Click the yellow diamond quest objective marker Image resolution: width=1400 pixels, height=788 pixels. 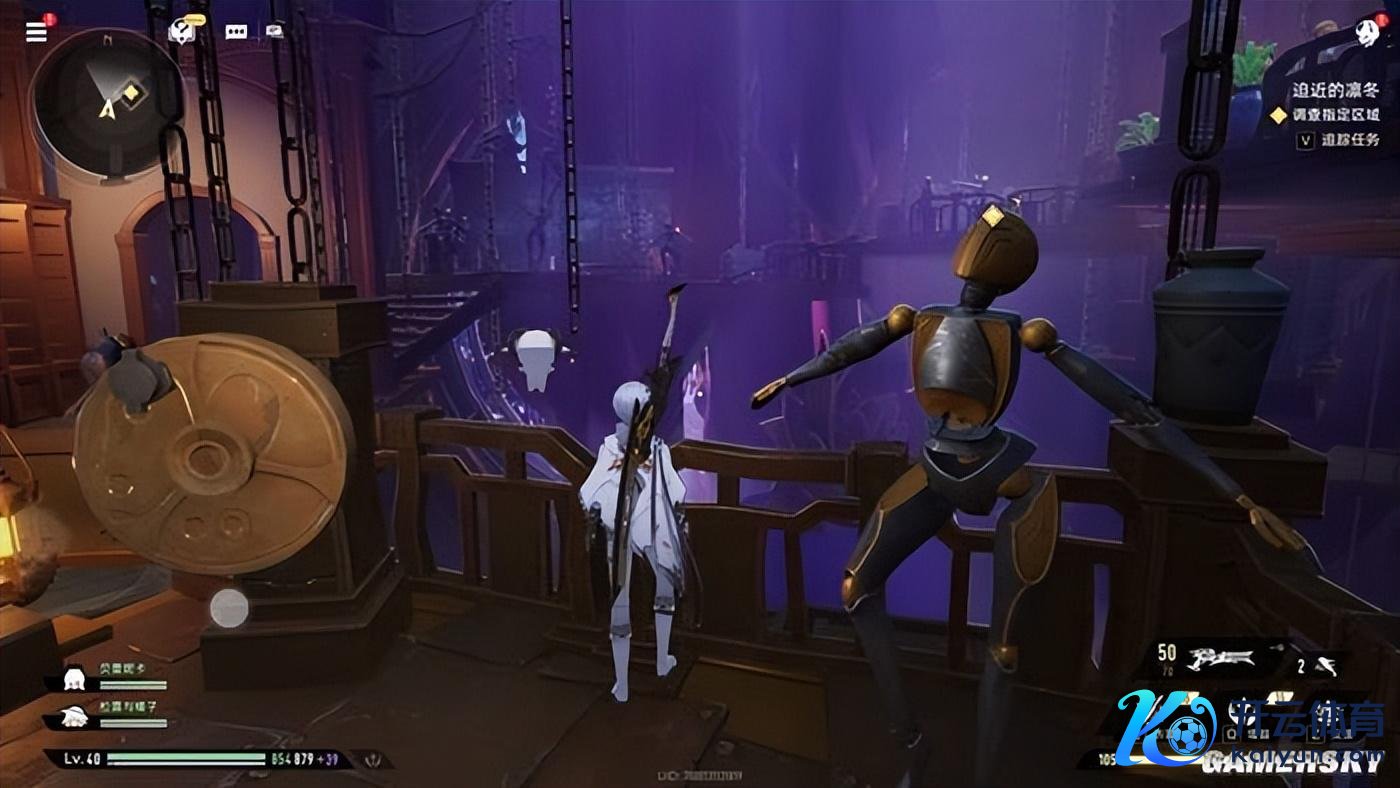point(1278,115)
